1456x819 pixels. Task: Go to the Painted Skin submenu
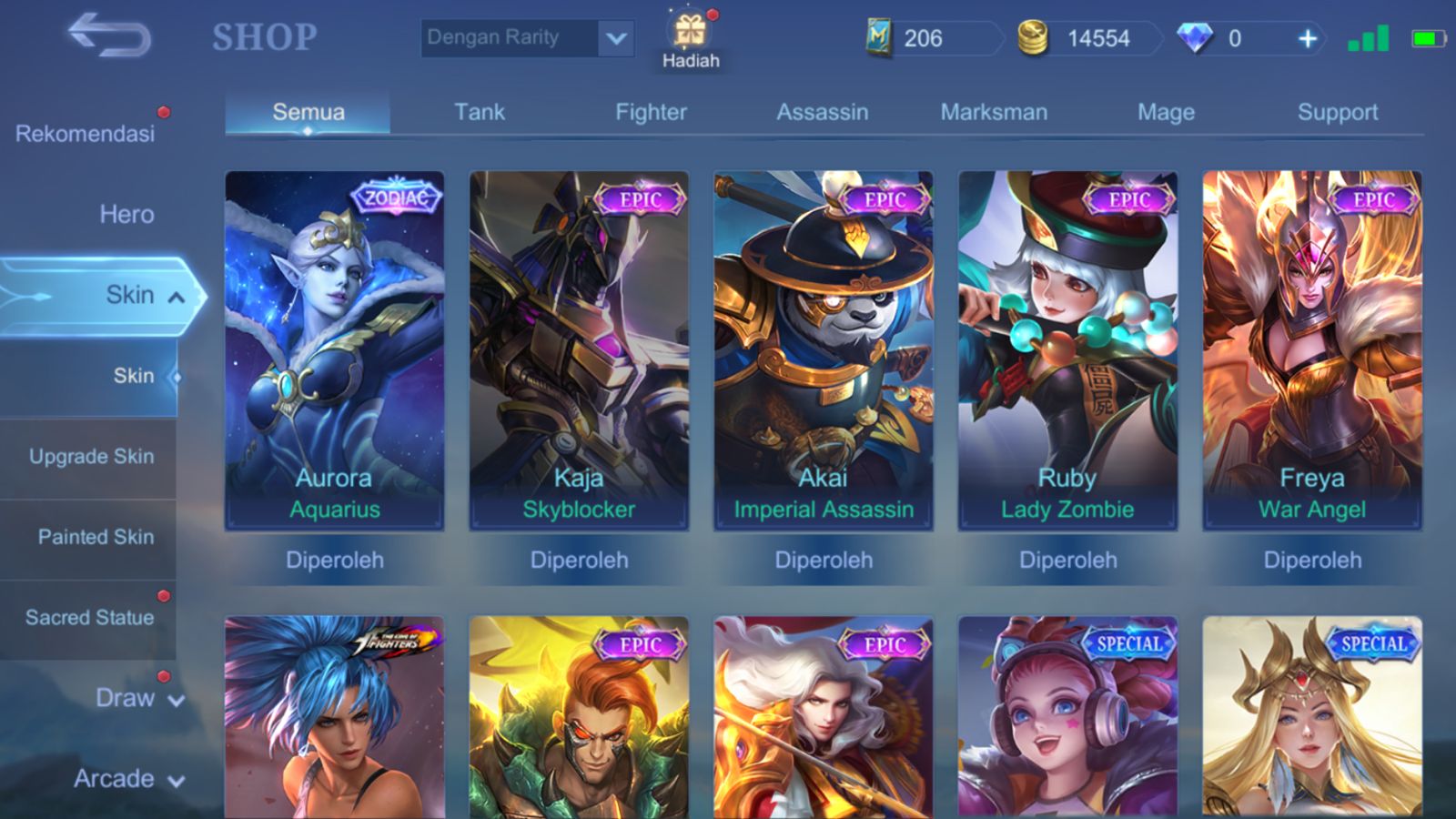(96, 537)
